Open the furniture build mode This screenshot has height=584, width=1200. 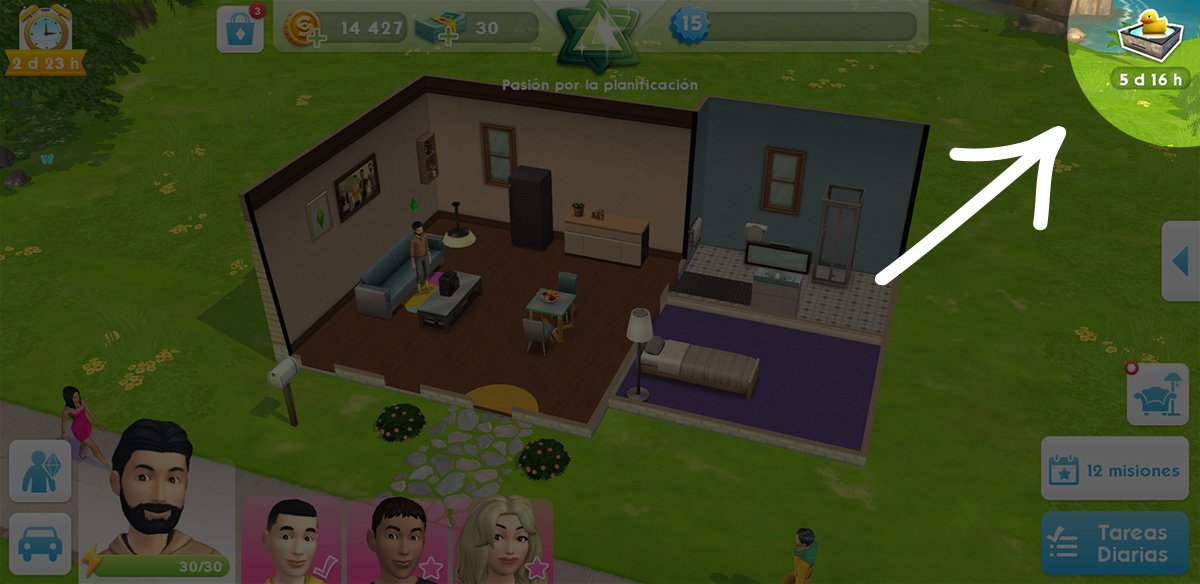tap(1158, 393)
